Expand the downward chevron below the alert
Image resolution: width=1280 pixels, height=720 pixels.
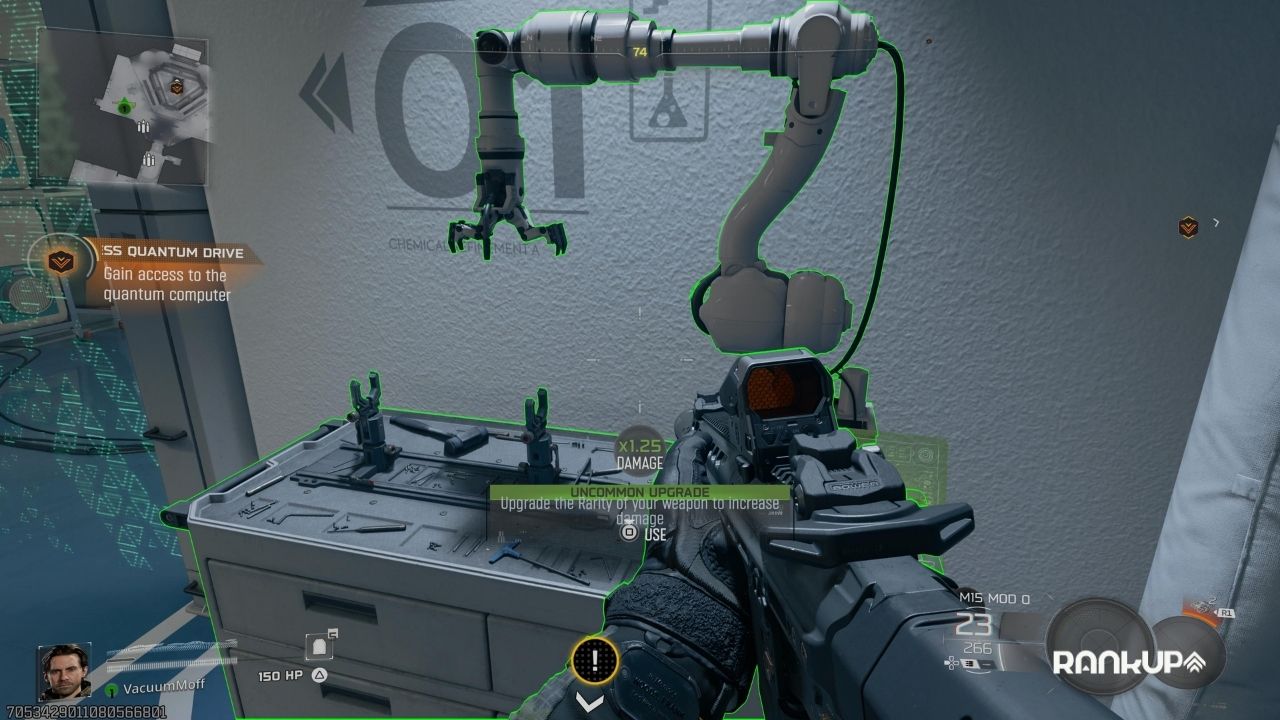click(590, 702)
